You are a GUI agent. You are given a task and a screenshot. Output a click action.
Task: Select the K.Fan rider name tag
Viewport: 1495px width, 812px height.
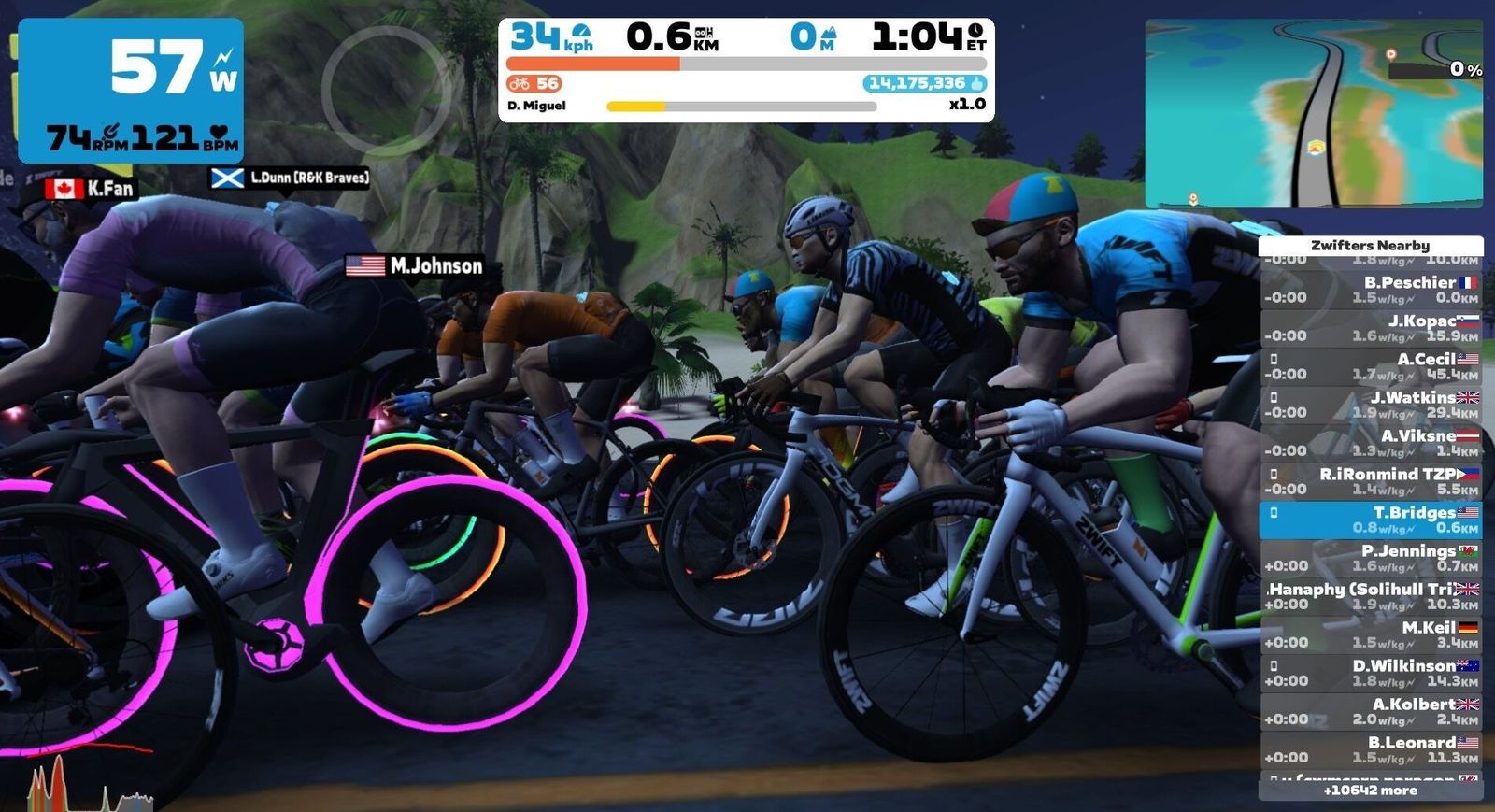pyautogui.click(x=91, y=189)
